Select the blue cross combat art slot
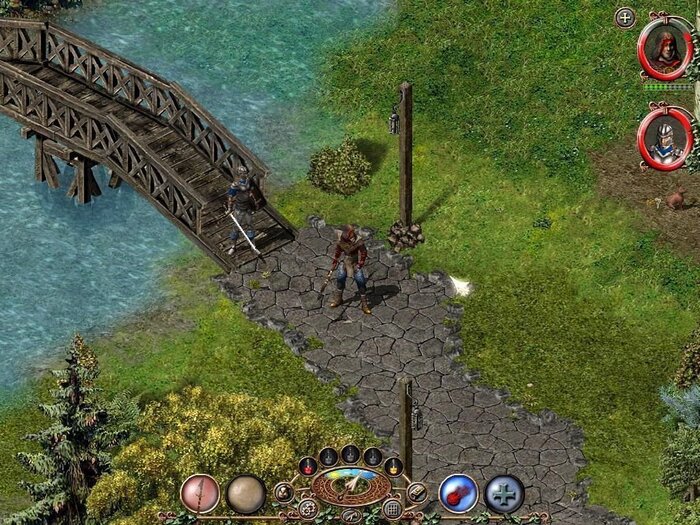The width and height of the screenshot is (700, 525). (x=504, y=493)
